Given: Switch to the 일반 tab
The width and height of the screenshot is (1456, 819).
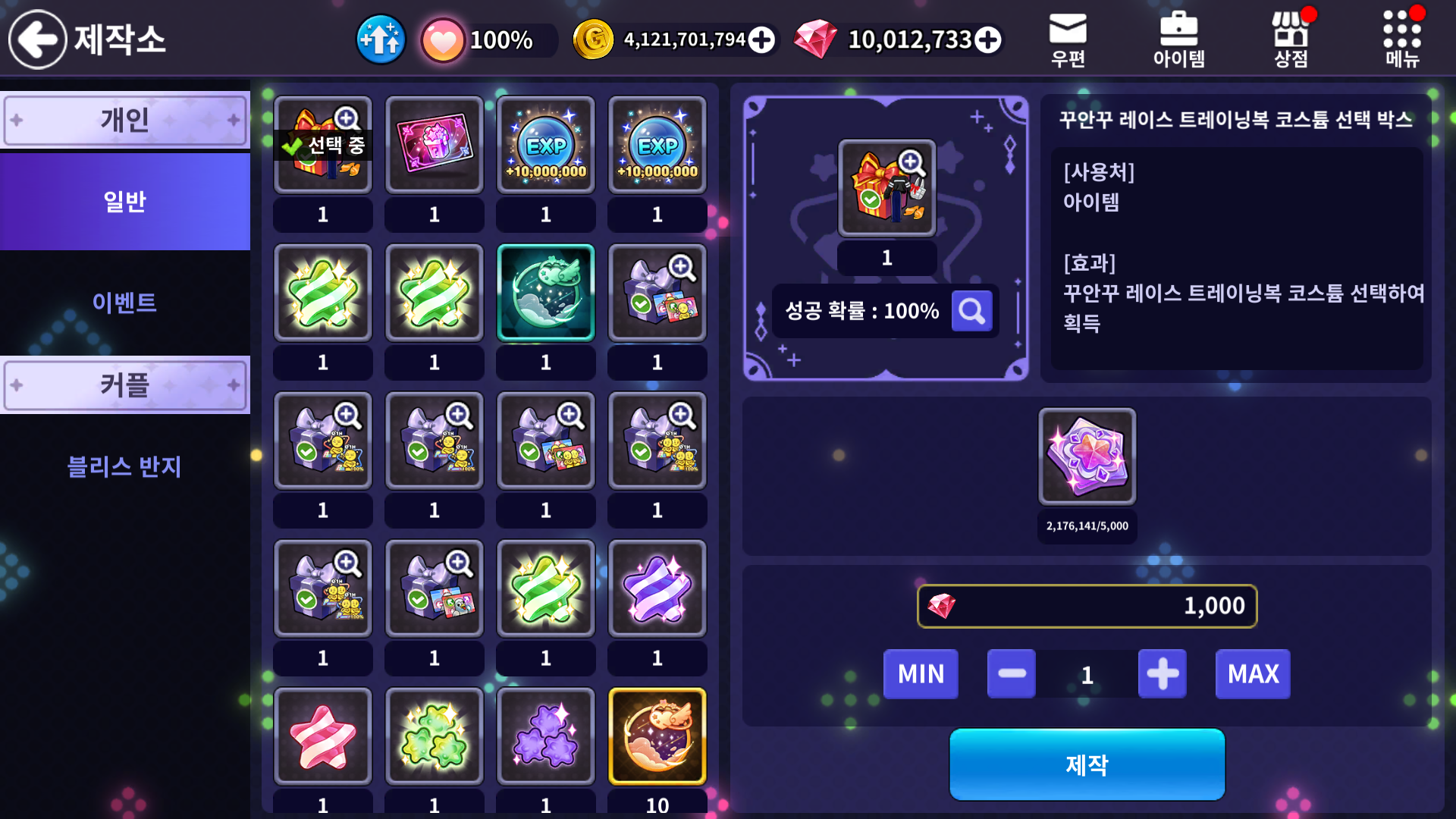Looking at the screenshot, I should click(x=125, y=202).
